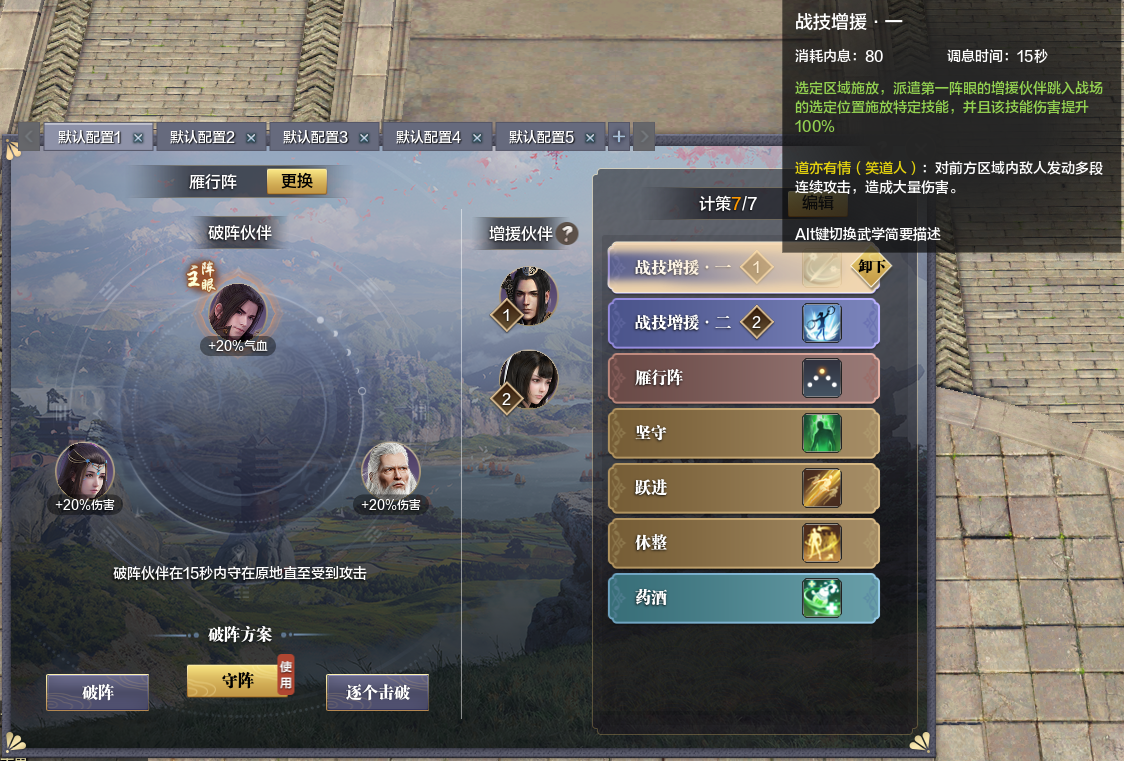
Task: Pick reinforcement companion portrait numbered 1
Action: click(528, 295)
